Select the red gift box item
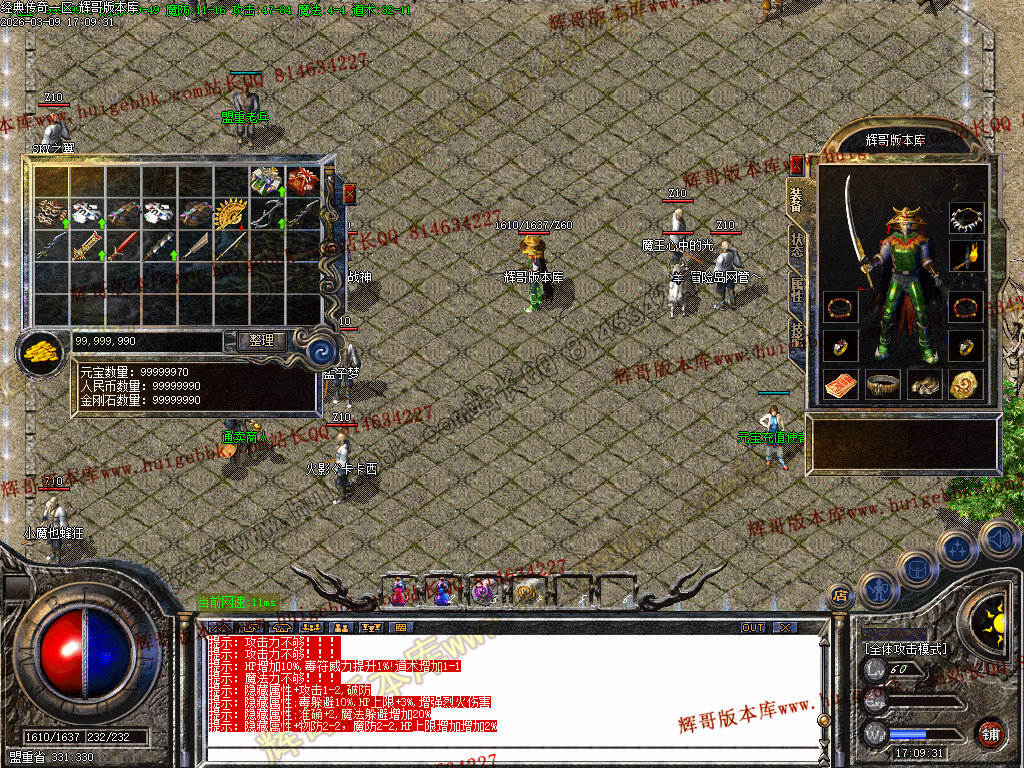Screen dimensions: 1024x768 click(x=303, y=181)
